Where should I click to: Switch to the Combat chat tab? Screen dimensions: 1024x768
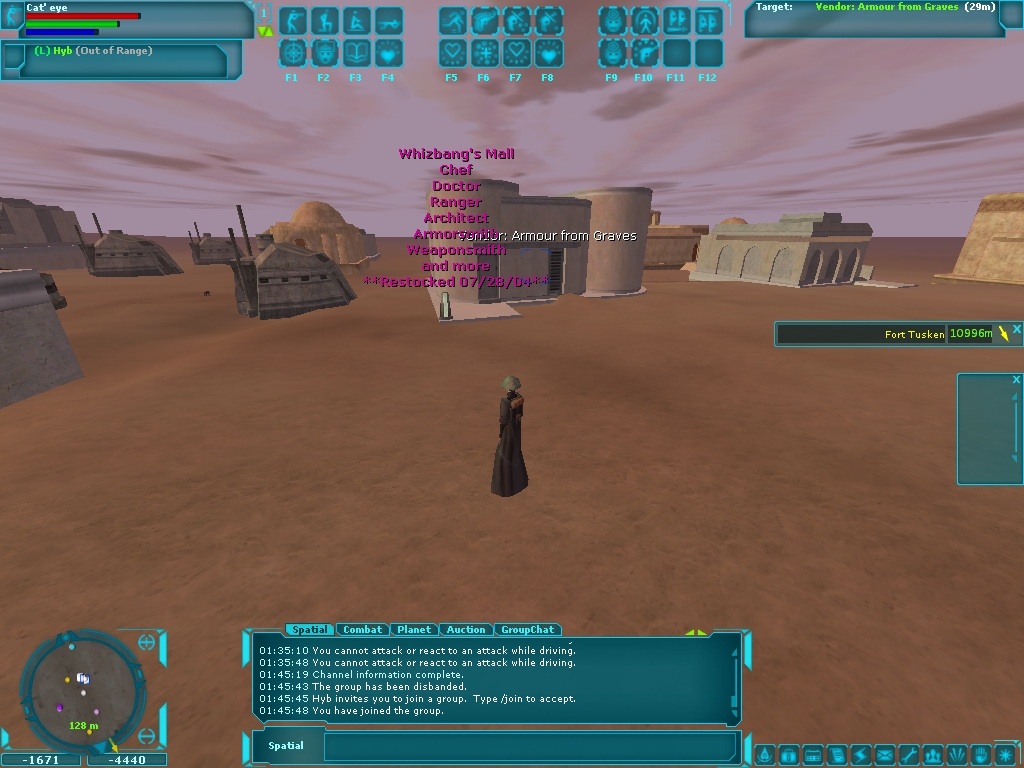362,630
